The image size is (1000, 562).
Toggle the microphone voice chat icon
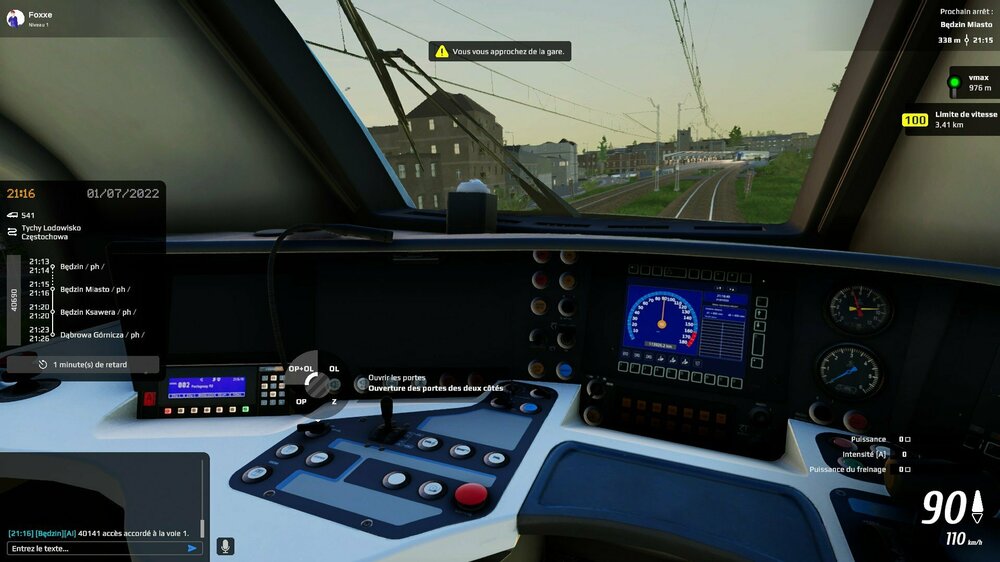225,546
